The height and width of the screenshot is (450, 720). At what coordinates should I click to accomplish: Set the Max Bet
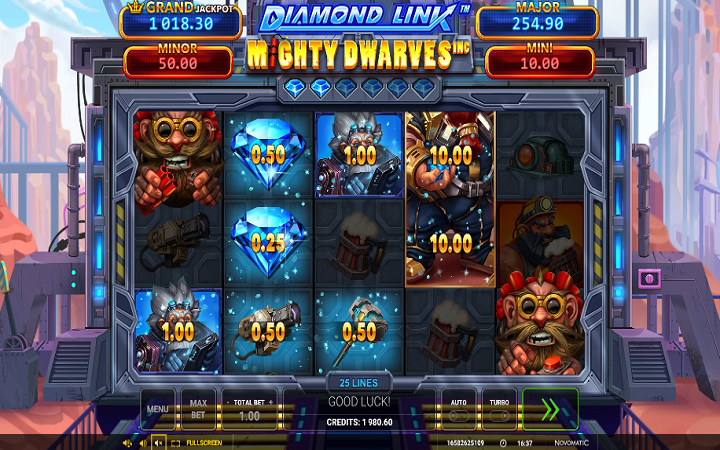pyautogui.click(x=198, y=408)
